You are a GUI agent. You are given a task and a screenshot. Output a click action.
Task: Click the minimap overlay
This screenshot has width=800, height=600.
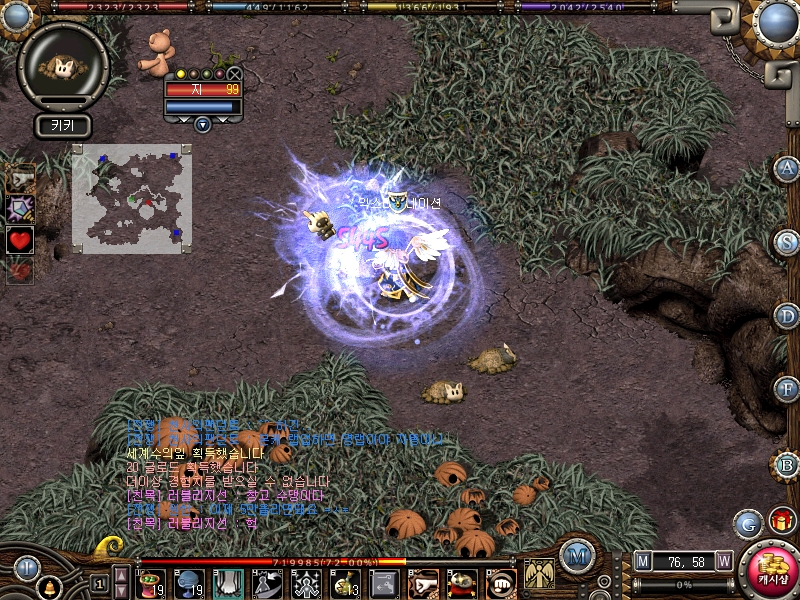click(132, 198)
